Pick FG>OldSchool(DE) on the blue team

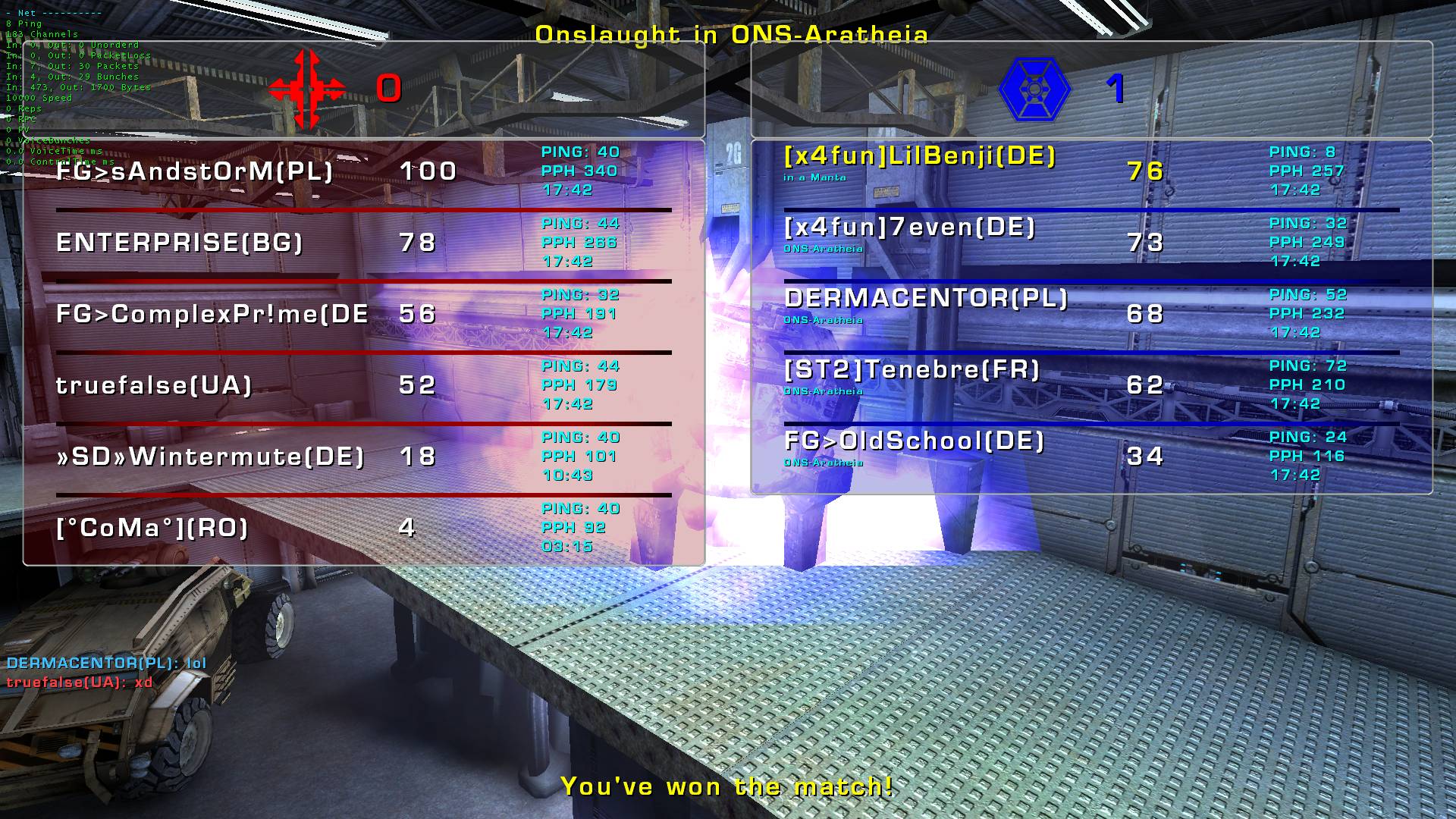point(914,441)
